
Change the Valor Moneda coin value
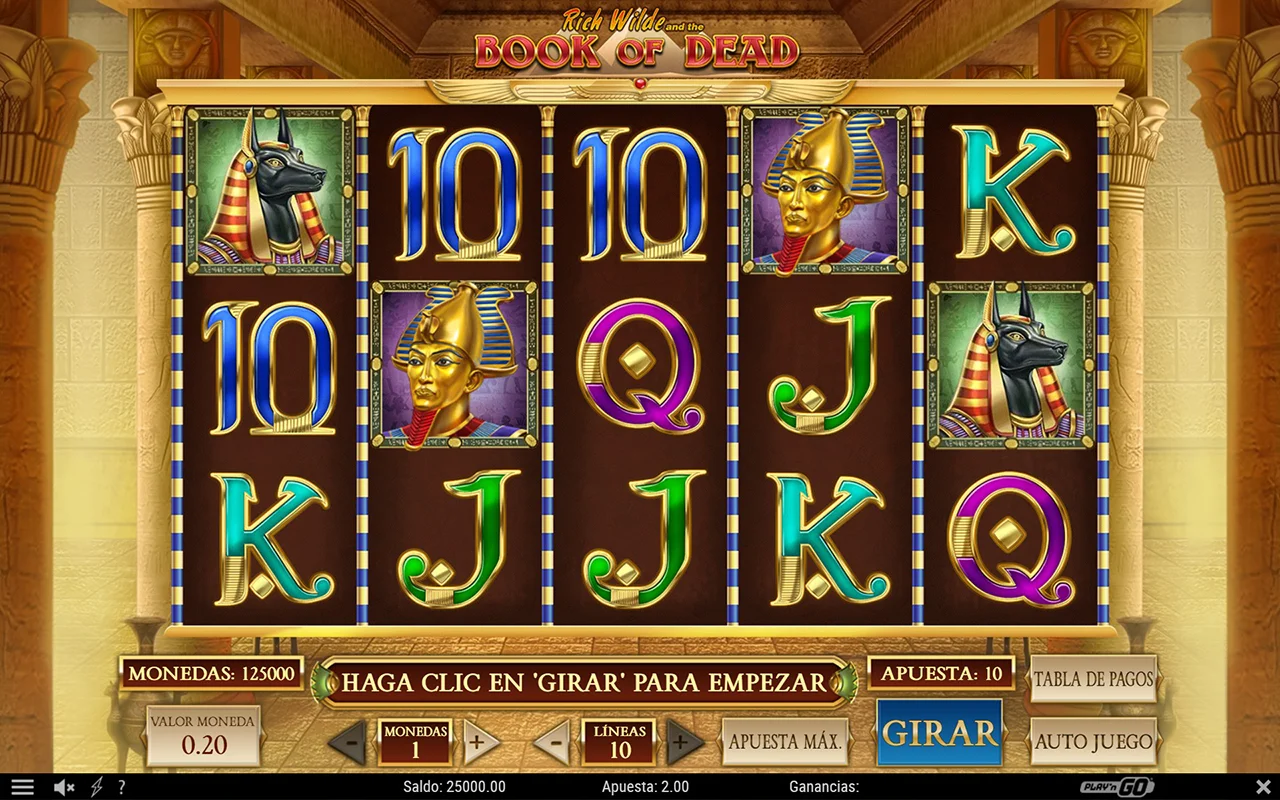203,735
